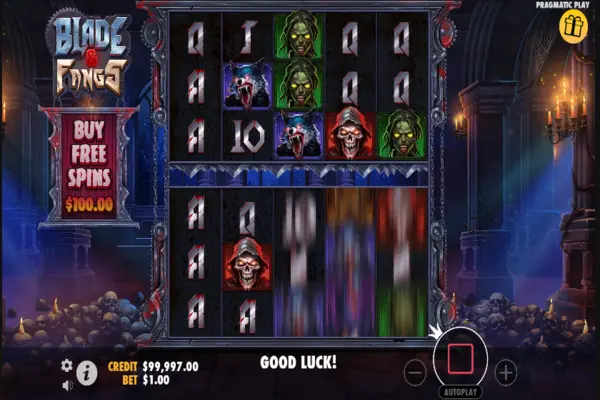Open the settings gear menu
The image size is (600, 400).
[67, 366]
